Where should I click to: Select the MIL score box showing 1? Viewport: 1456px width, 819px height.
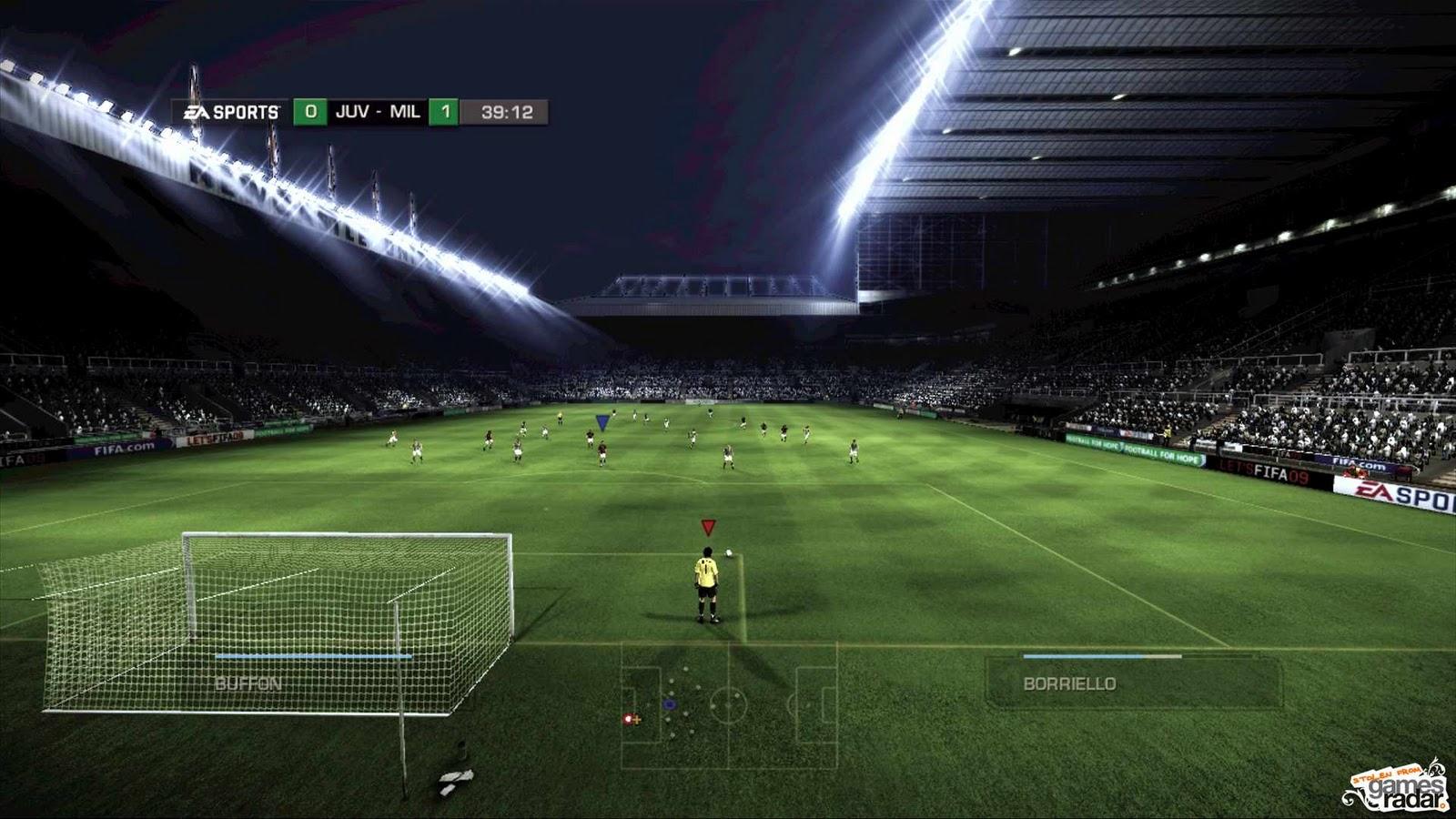444,111
